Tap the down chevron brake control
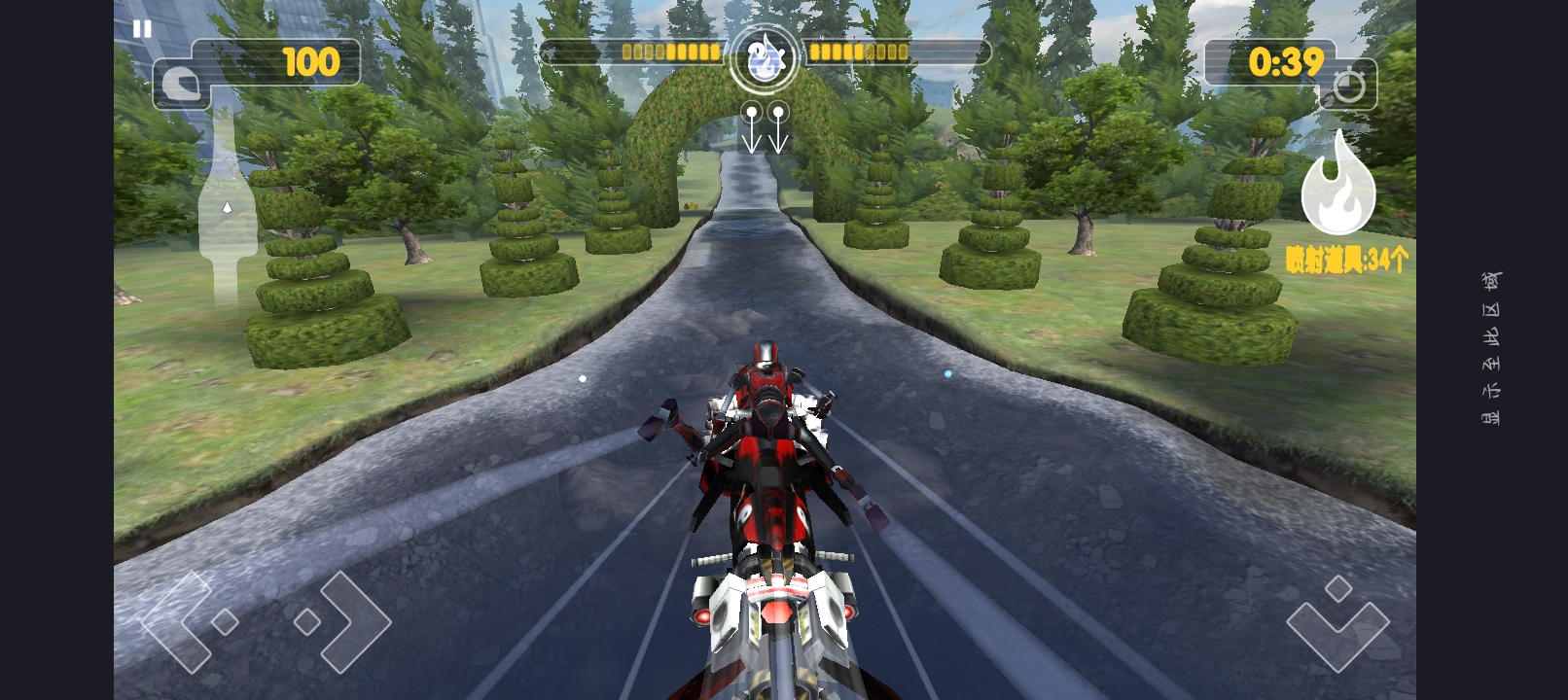The width and height of the screenshot is (1568, 700). (1337, 623)
